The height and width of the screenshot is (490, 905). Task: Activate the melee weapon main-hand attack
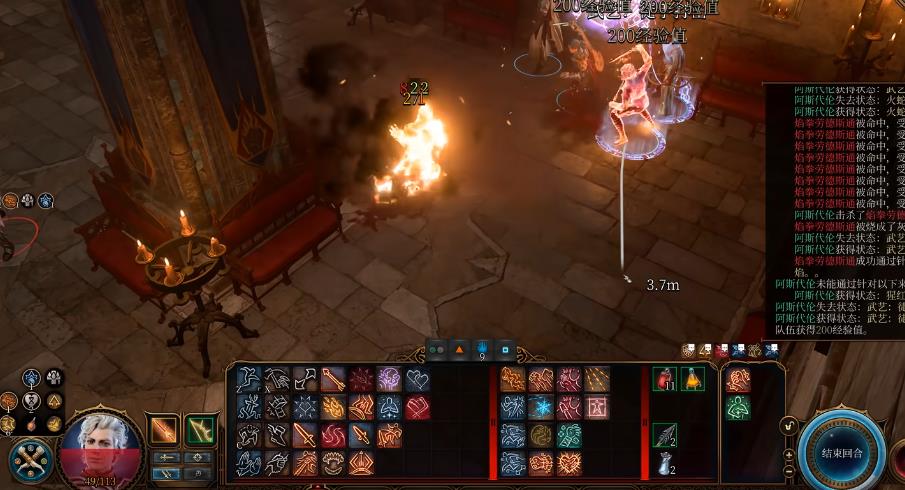click(163, 430)
